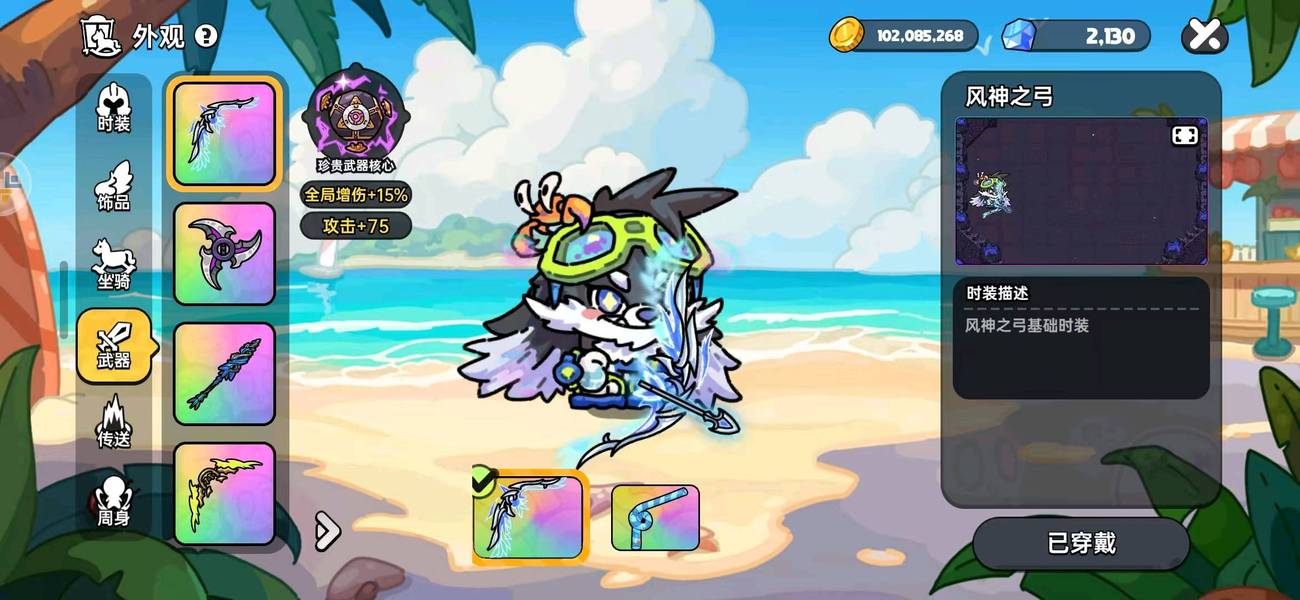This screenshot has height=600, width=1300.
Task: Expand the 风神之弓 preview to fullscreen
Action: pyautogui.click(x=1184, y=135)
